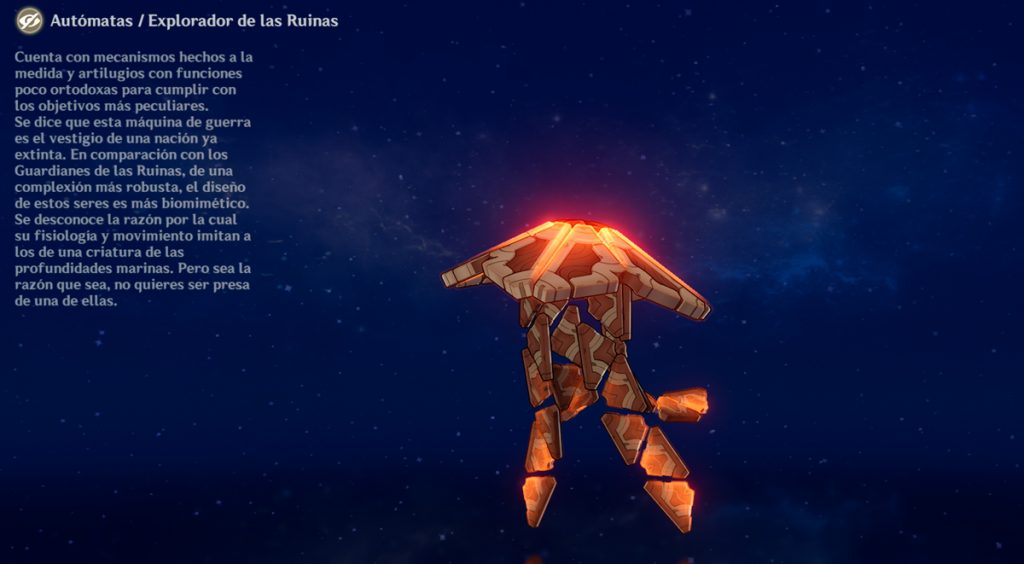Toggle the eye icon beside the Autómatas title
1024x564 pixels.
pyautogui.click(x=29, y=20)
